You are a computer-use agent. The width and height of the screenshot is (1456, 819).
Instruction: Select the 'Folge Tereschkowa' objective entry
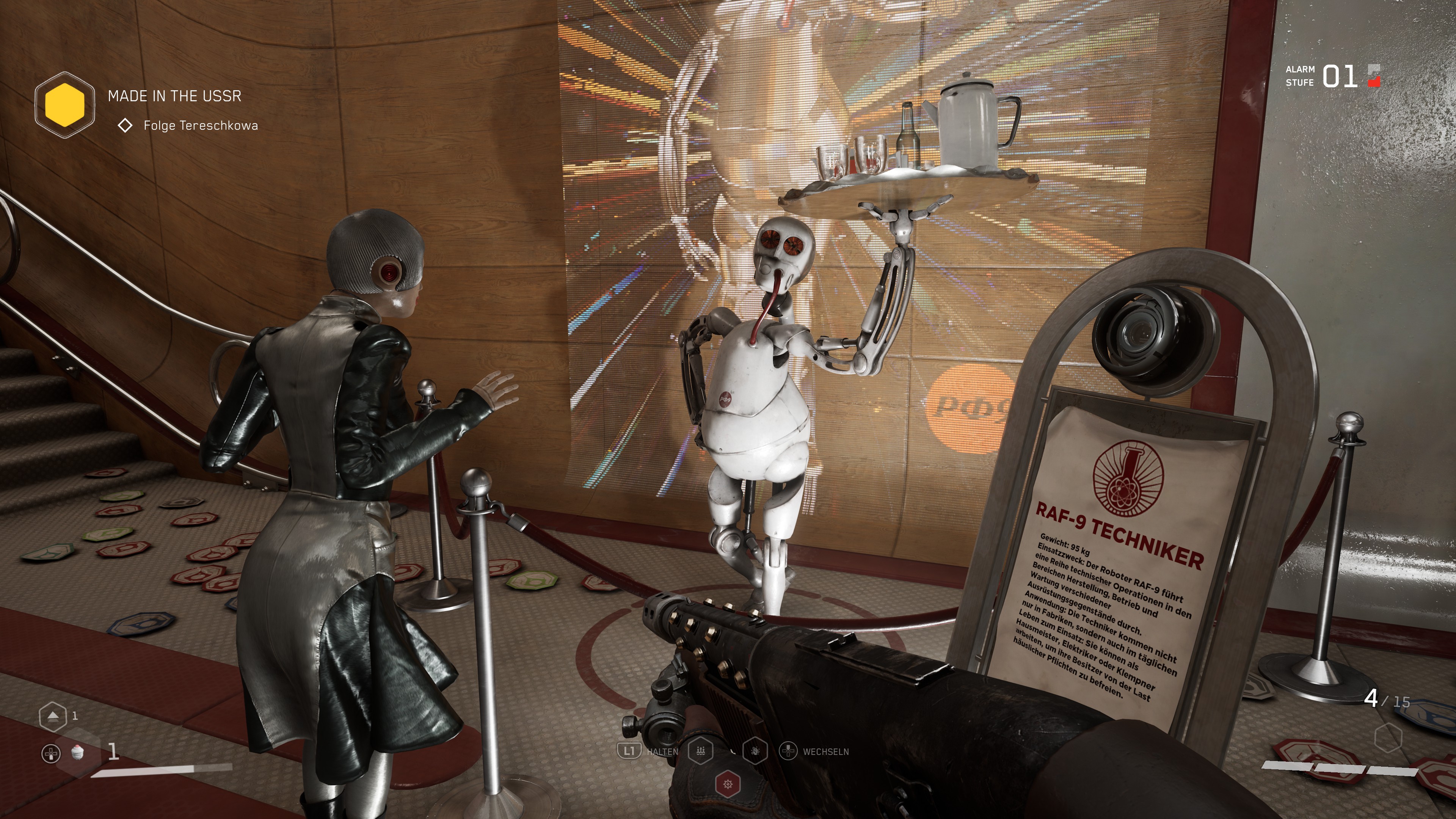click(200, 126)
